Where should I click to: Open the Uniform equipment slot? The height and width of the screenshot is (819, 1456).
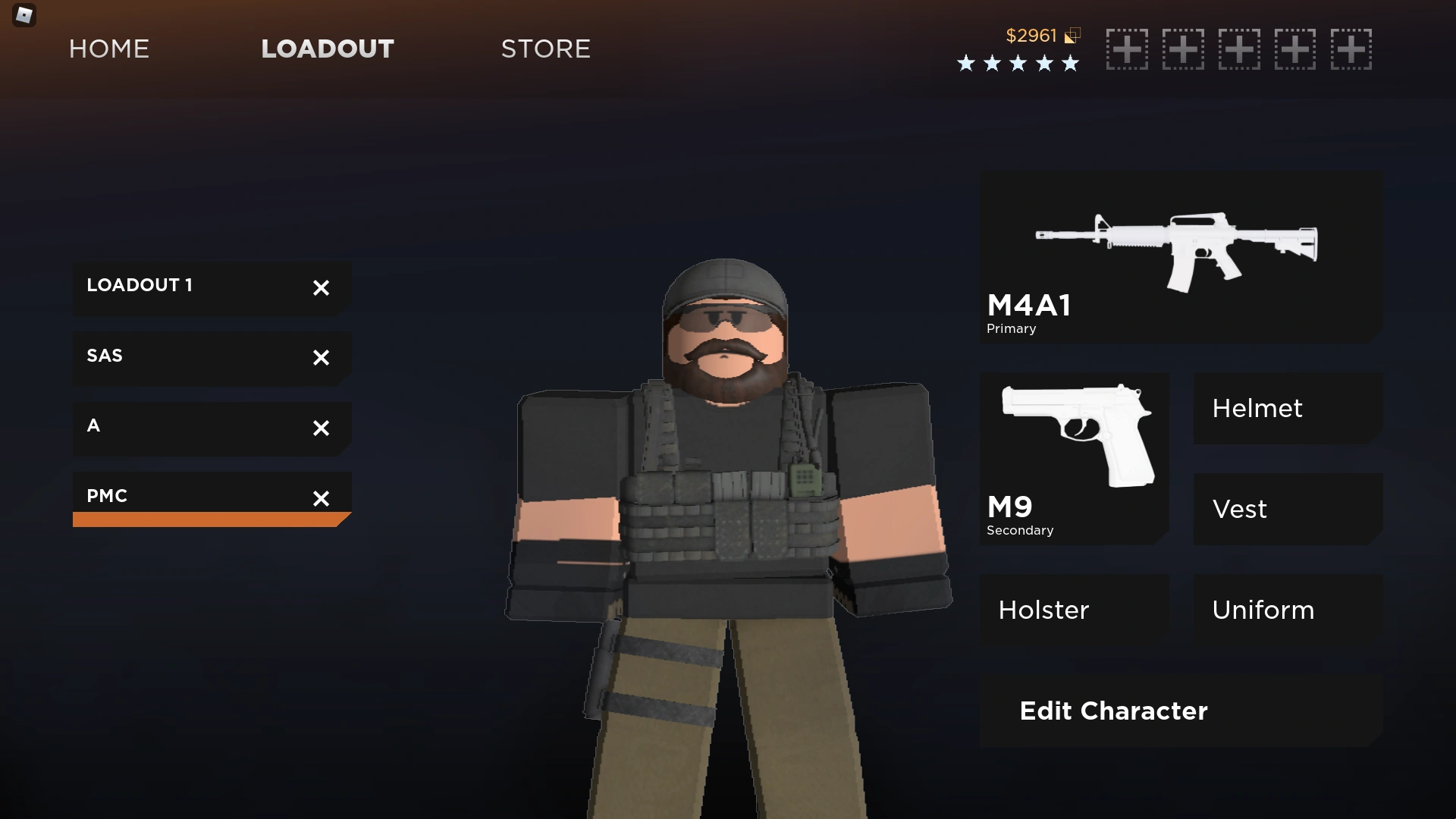1287,610
